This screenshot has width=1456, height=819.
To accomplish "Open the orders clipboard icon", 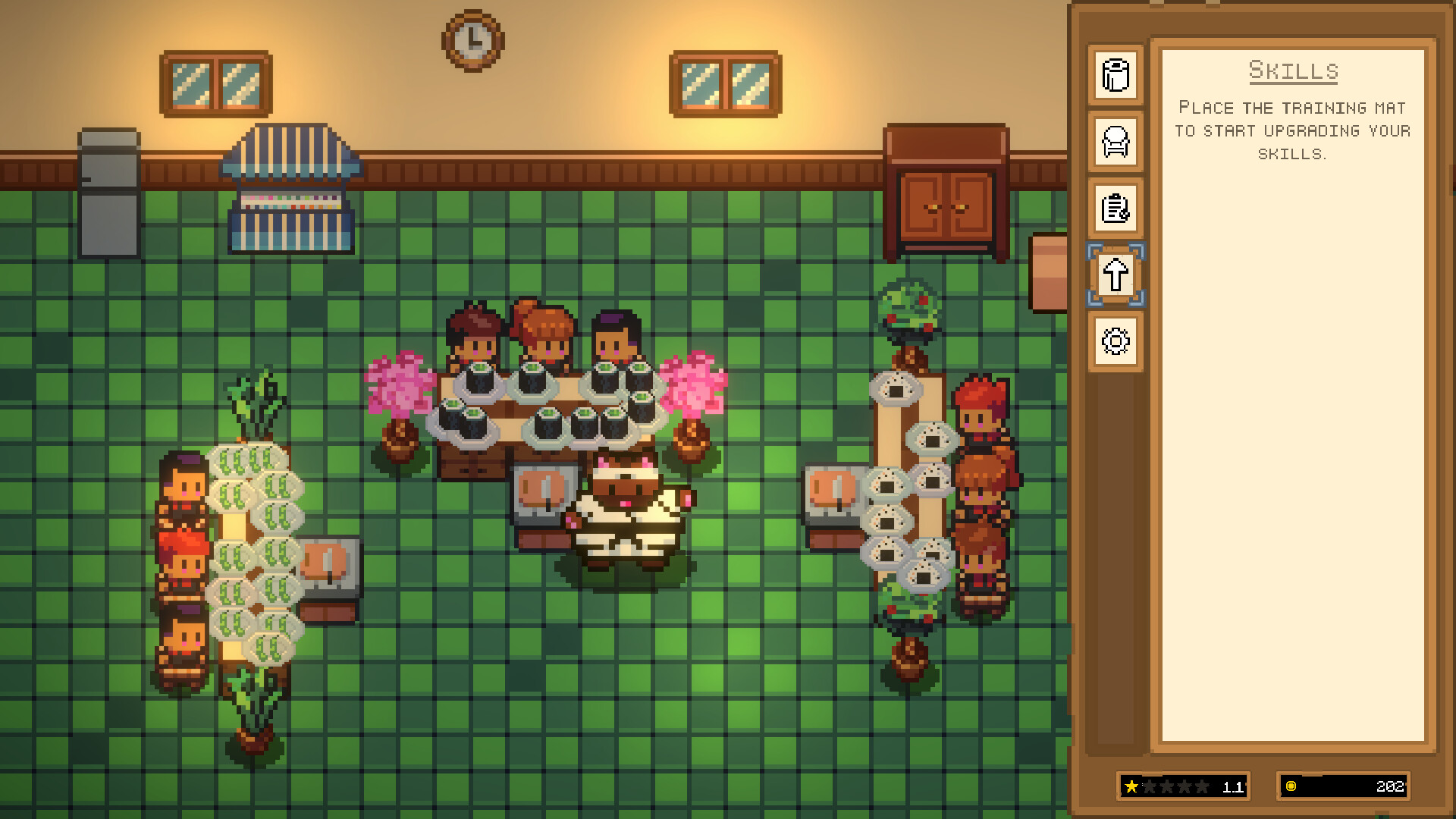I will click(1114, 210).
